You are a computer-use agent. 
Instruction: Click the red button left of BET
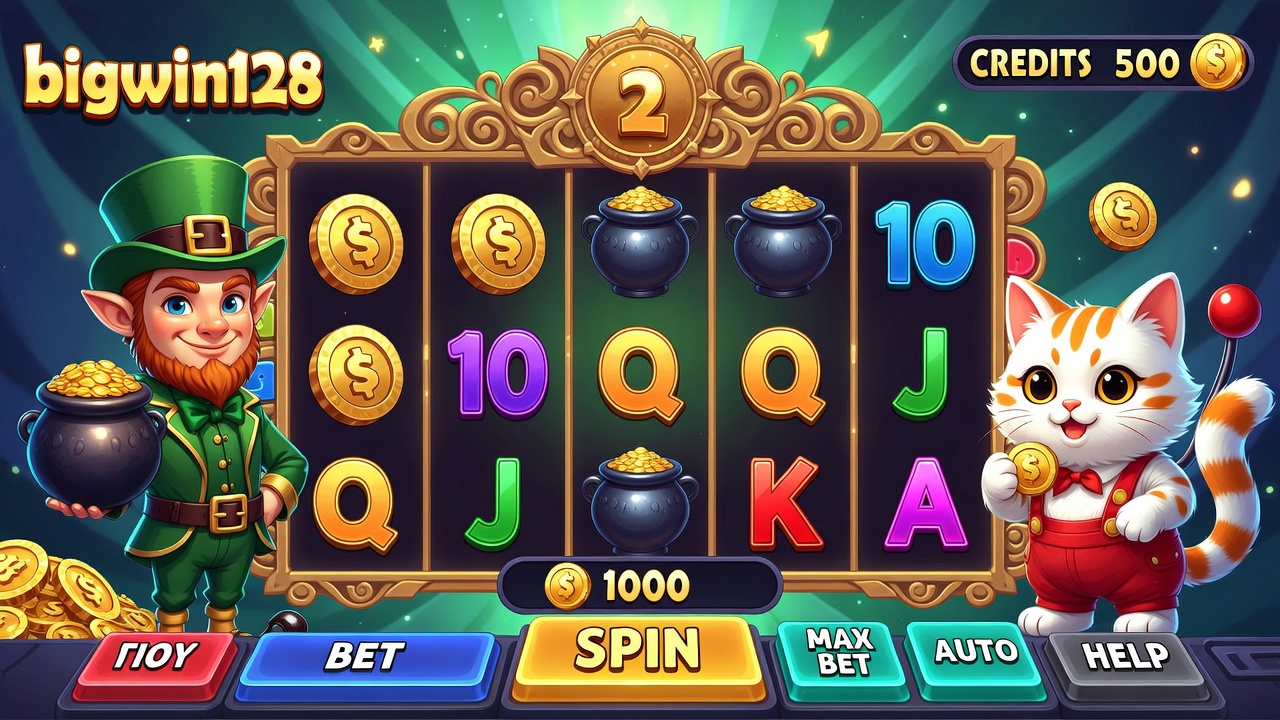[158, 658]
